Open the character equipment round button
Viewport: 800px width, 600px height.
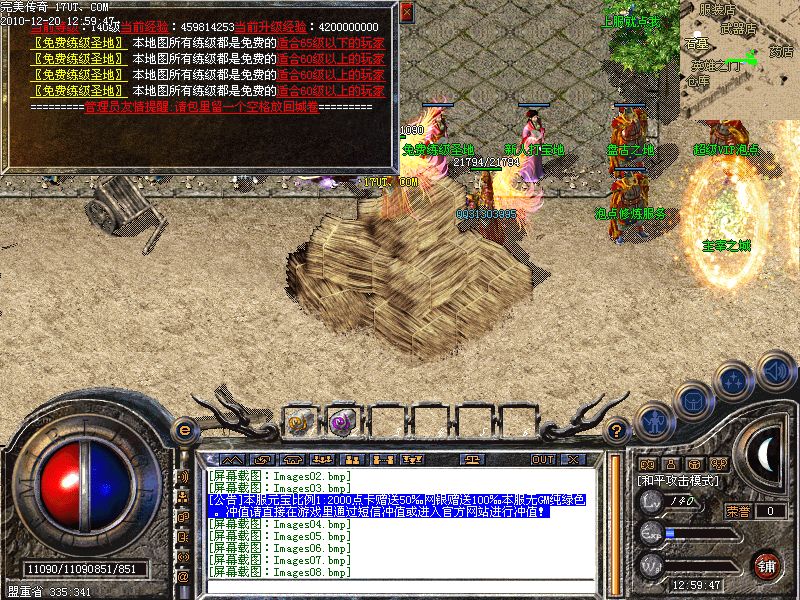(653, 422)
